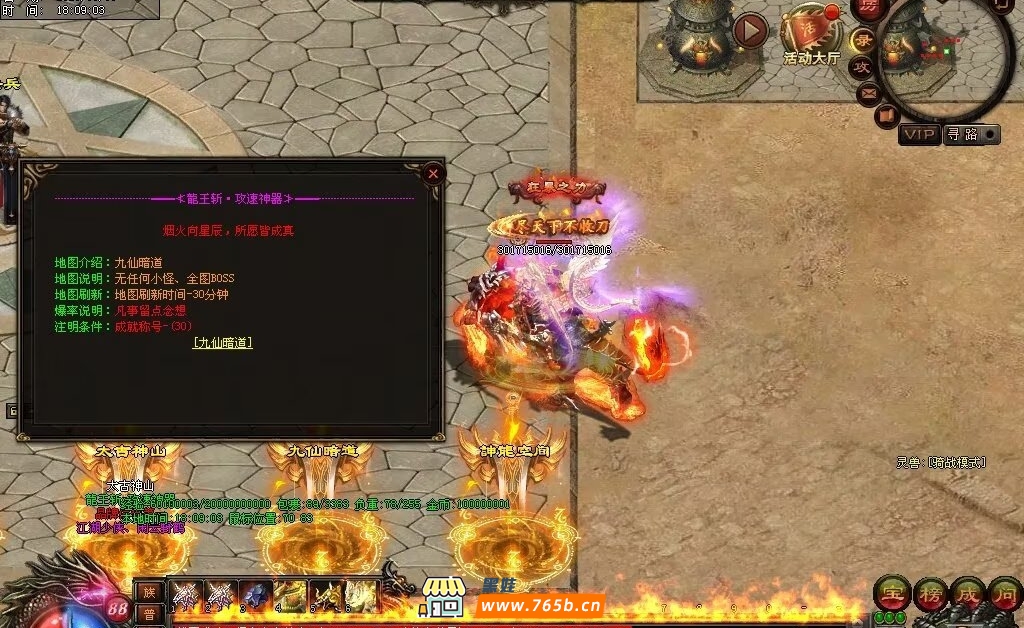This screenshot has height=628, width=1024.
Task: Open the 问 help button
Action: click(1004, 593)
